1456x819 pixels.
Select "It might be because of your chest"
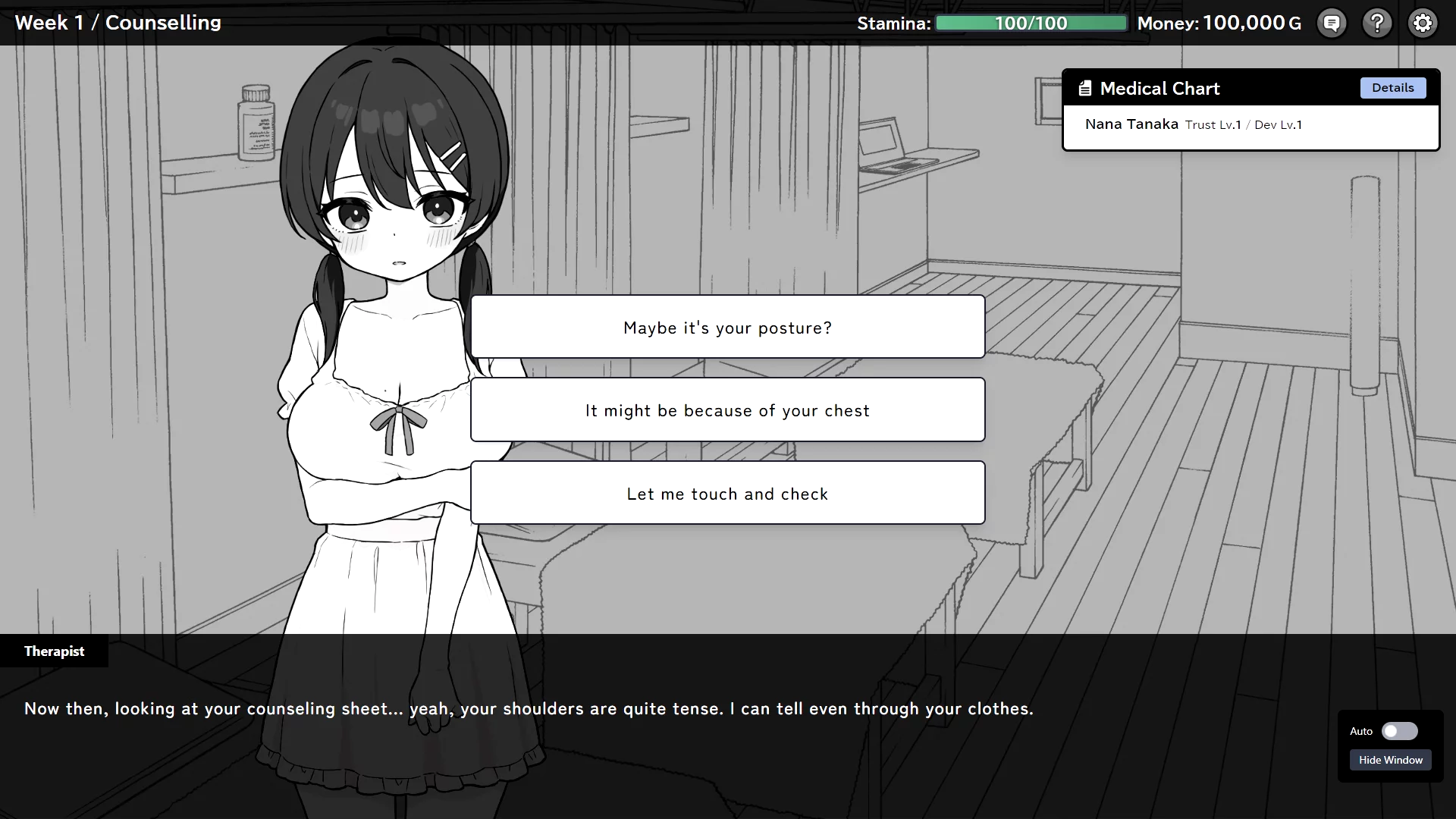click(x=727, y=410)
